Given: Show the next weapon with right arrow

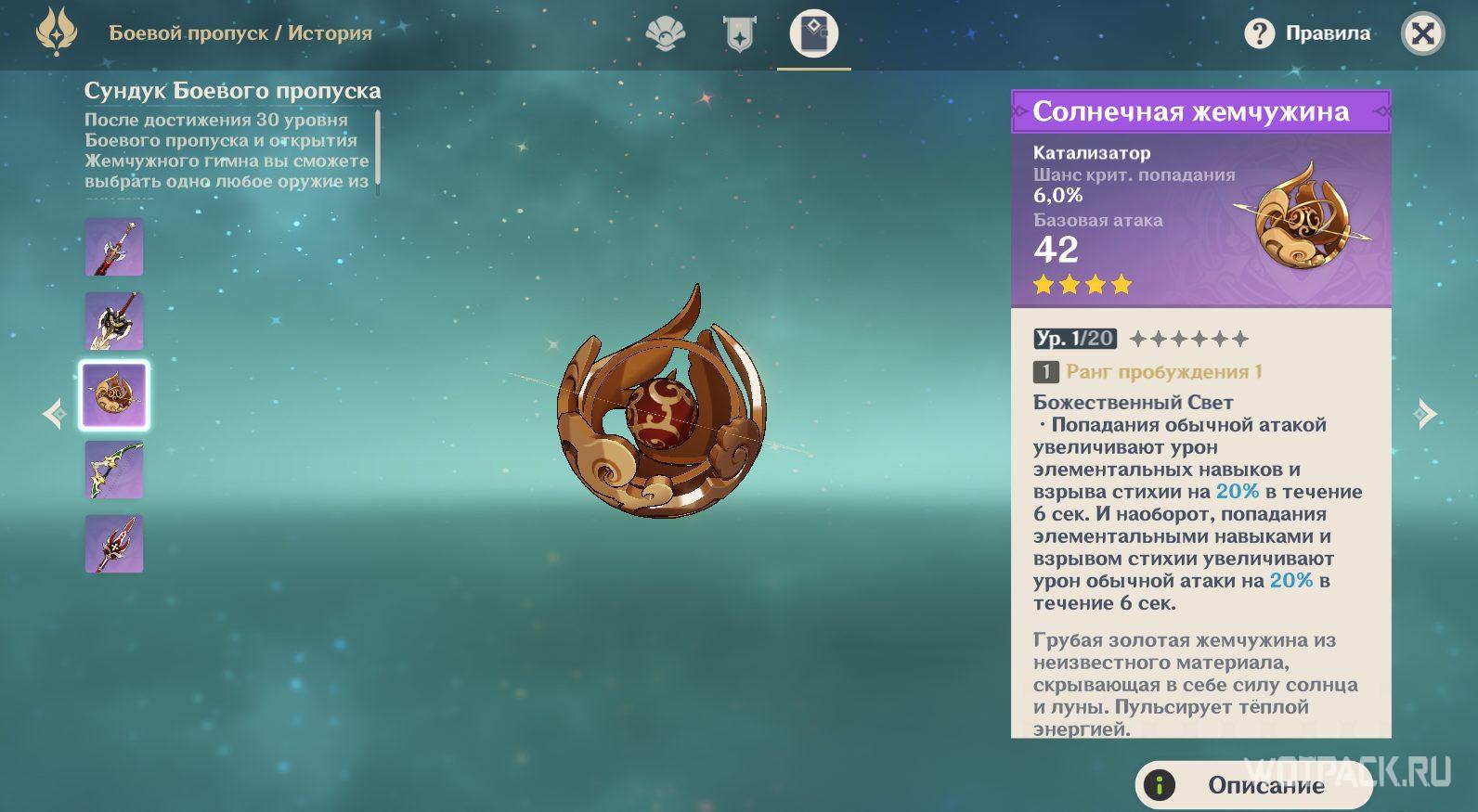Looking at the screenshot, I should coord(1424,414).
